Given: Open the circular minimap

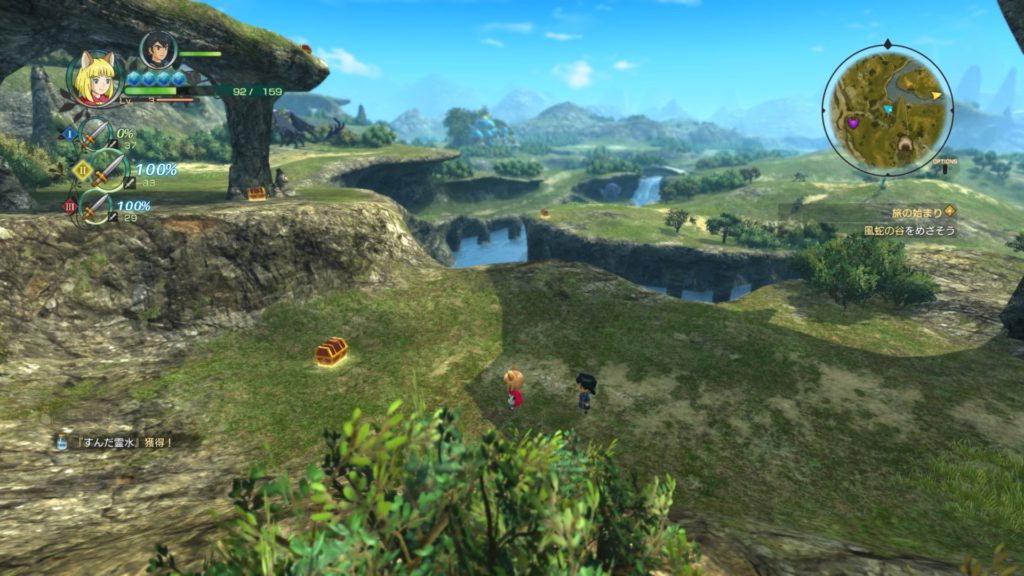Looking at the screenshot, I should click(x=887, y=110).
